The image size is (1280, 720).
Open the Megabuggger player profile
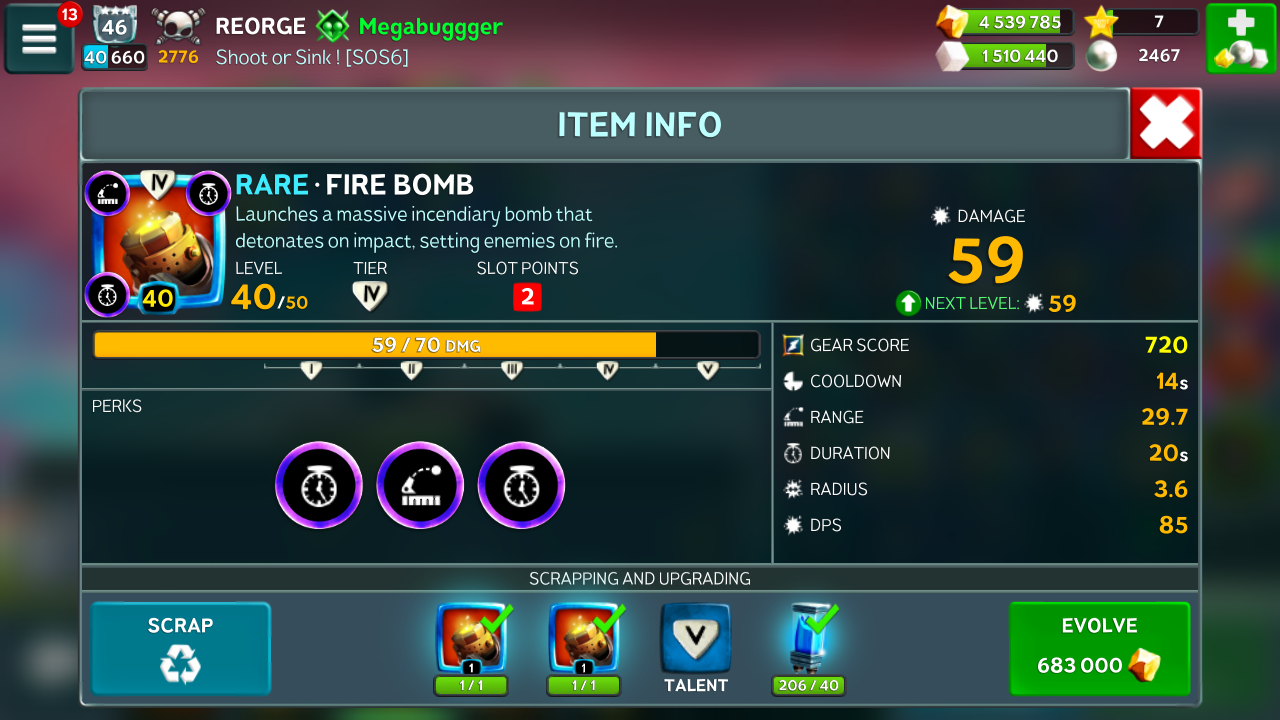tap(430, 26)
